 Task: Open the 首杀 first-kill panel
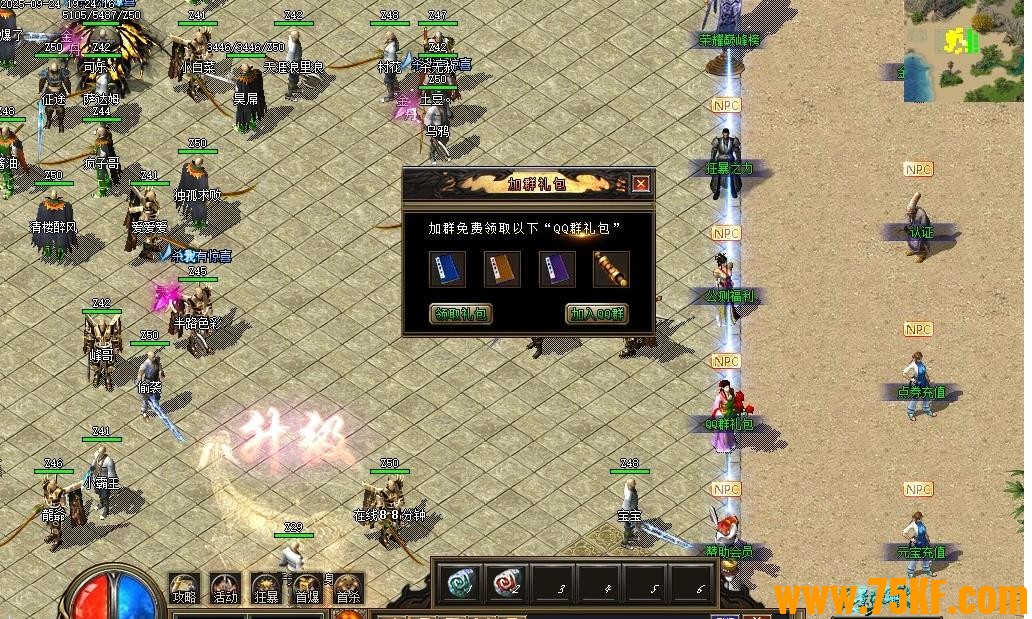click(348, 588)
